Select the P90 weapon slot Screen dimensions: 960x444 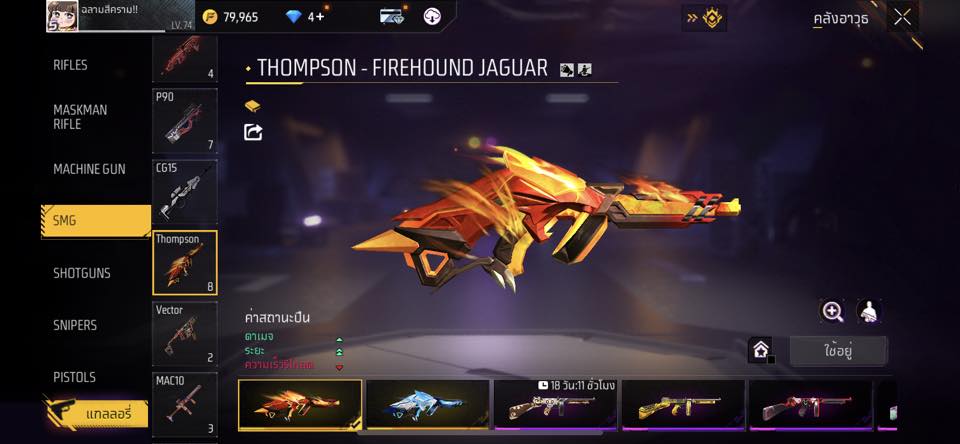point(184,121)
